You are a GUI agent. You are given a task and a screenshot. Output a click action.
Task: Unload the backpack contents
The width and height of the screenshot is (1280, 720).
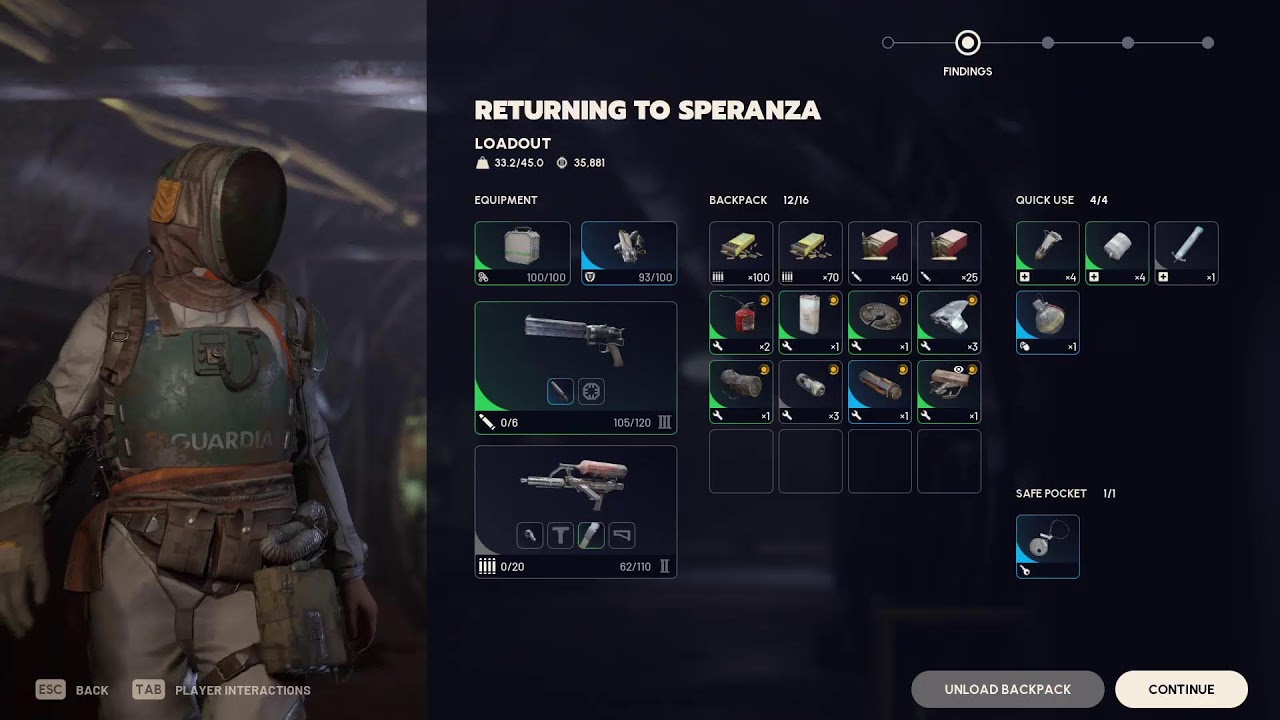[1007, 689]
